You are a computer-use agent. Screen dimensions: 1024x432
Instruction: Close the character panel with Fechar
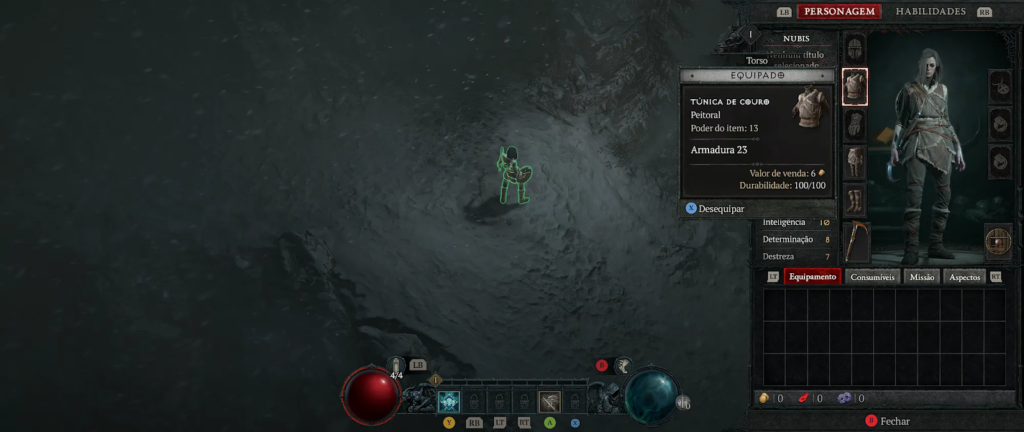[893, 422]
